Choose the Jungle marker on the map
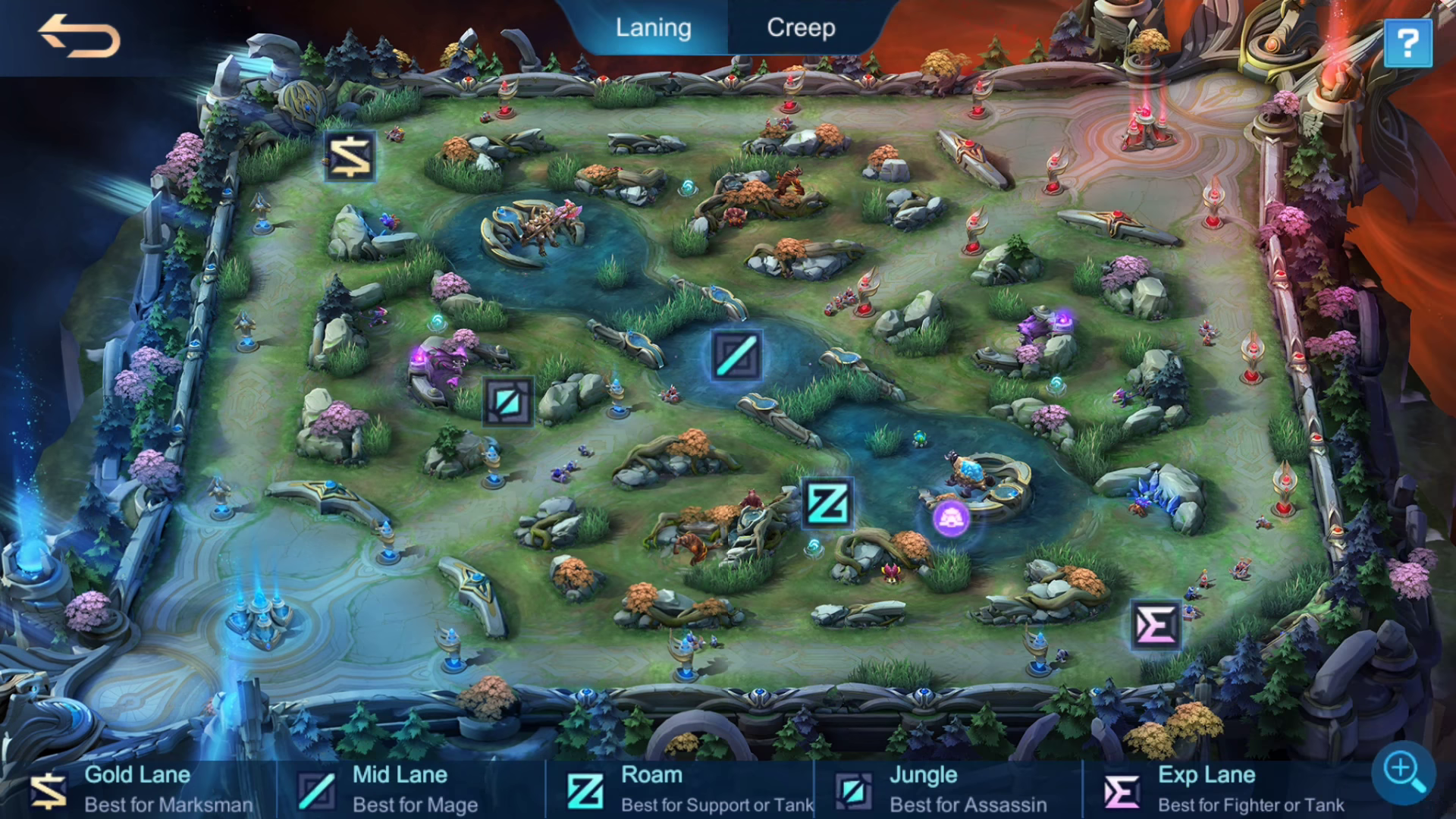The height and width of the screenshot is (819, 1456). [x=508, y=401]
